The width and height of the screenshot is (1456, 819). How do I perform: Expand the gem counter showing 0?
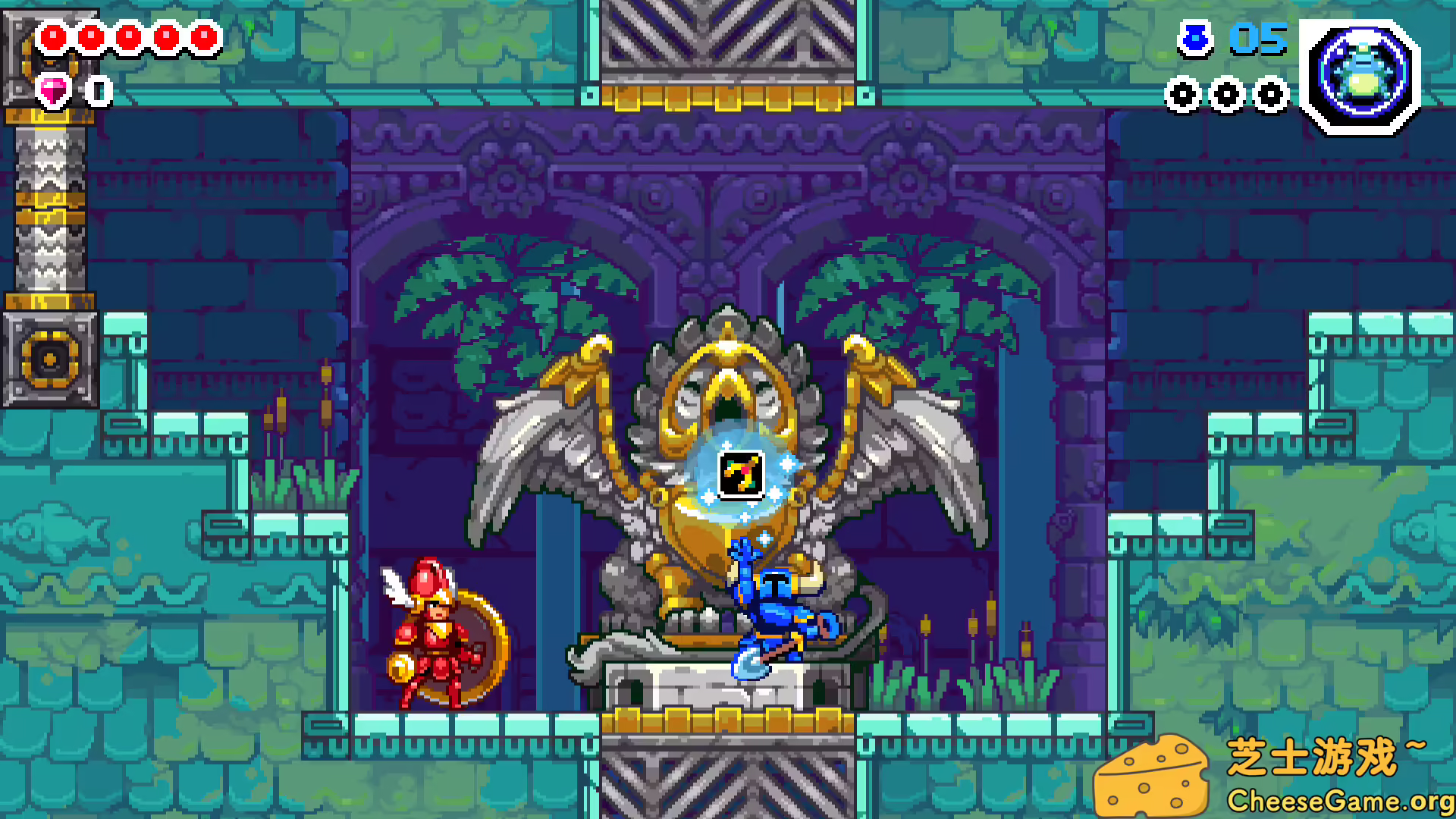97,91
